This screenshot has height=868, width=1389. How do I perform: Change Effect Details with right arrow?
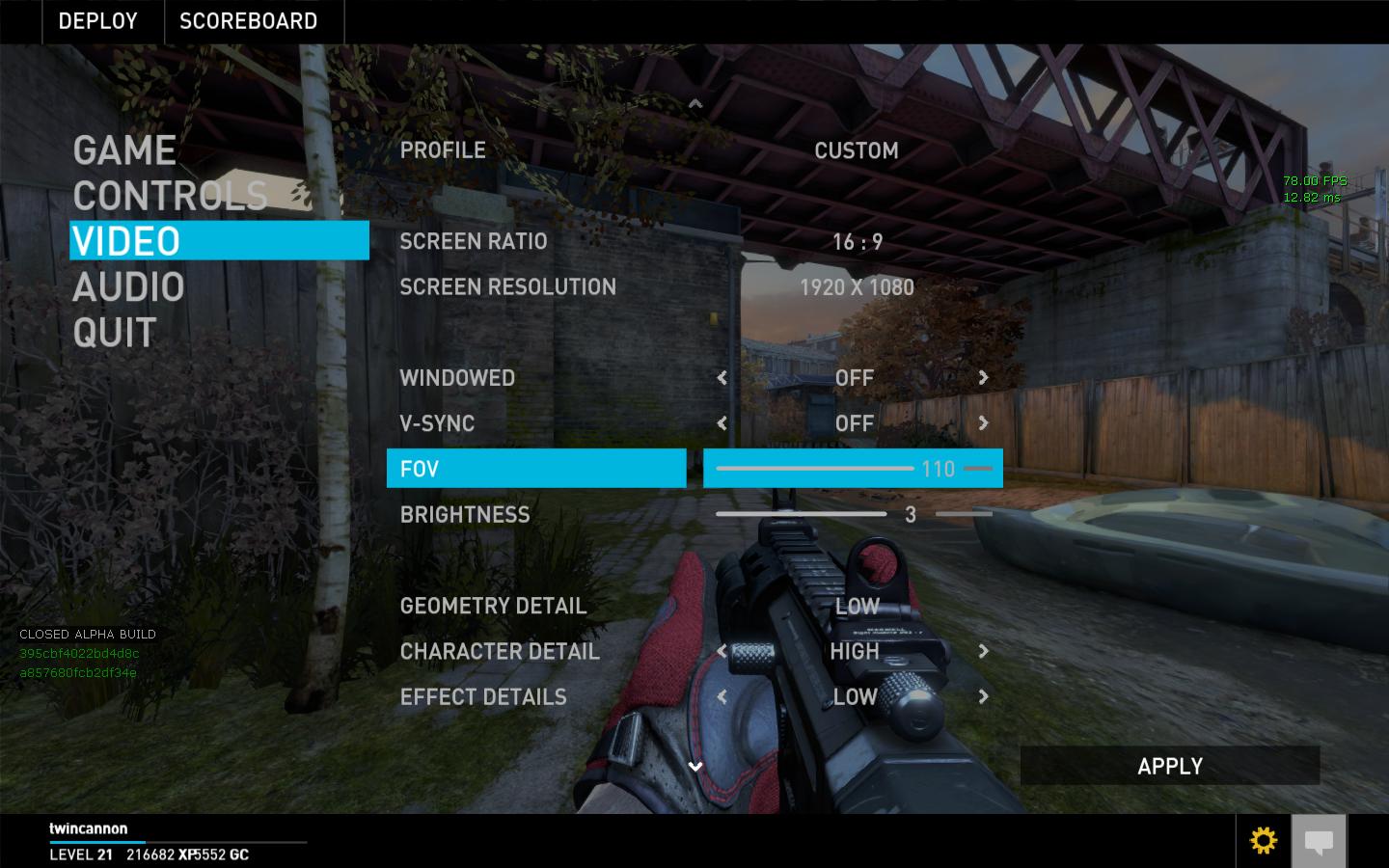(983, 696)
